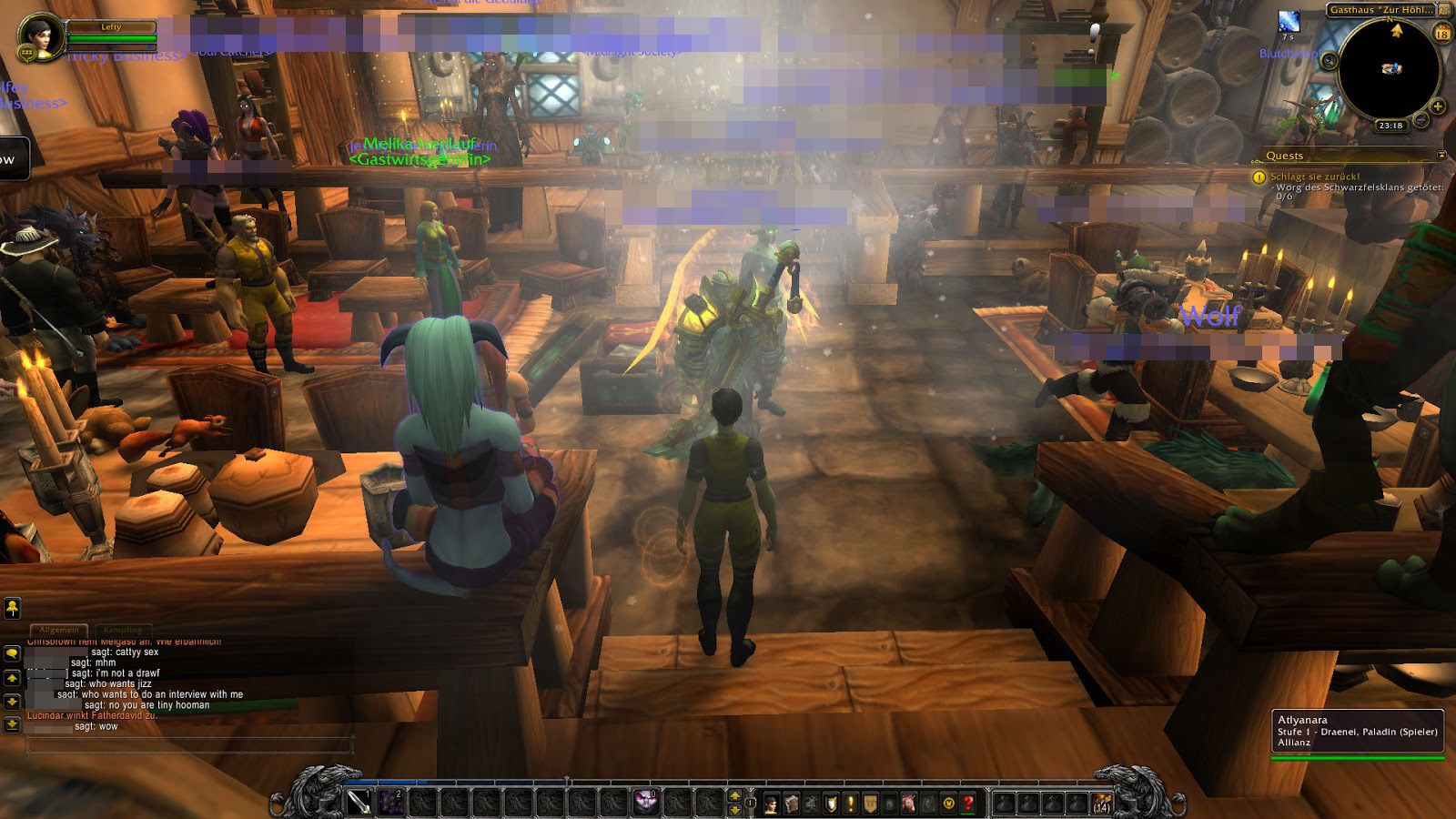1456x819 pixels.
Task: Select the Allgemein chat tab
Action: (59, 630)
